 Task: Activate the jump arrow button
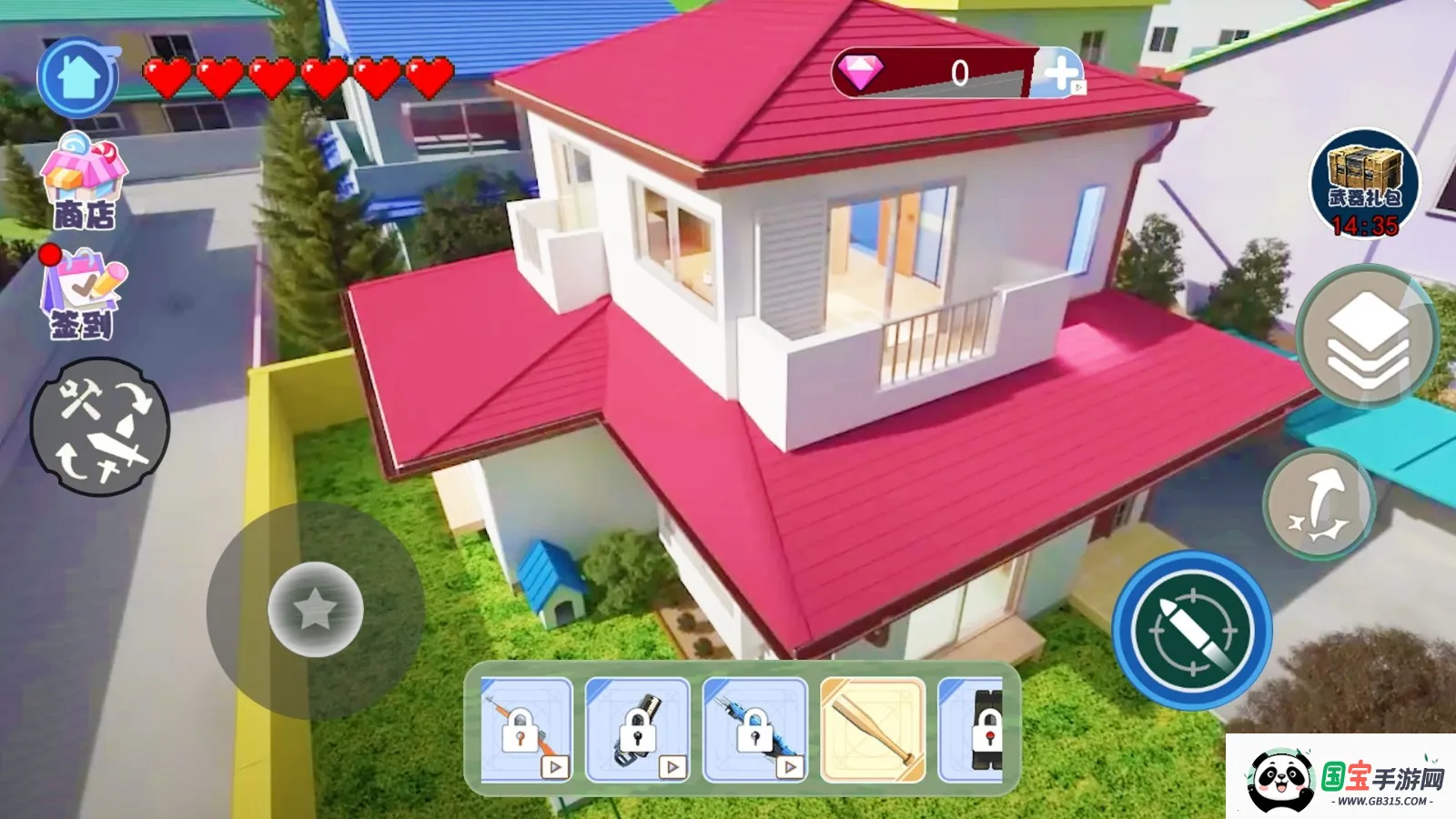(1319, 503)
